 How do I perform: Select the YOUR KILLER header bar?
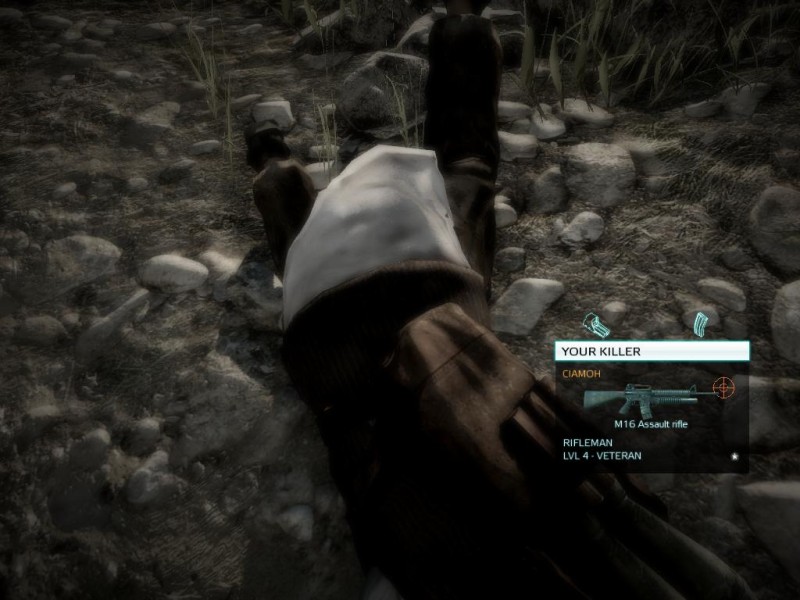tap(651, 351)
